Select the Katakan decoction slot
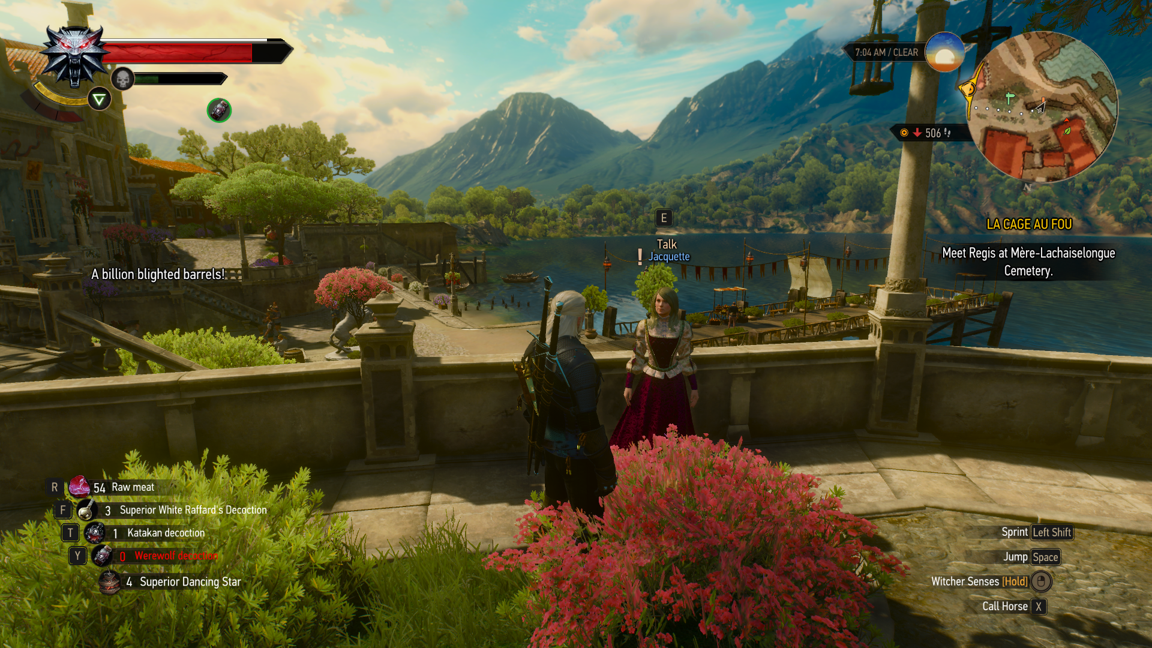 coord(94,533)
